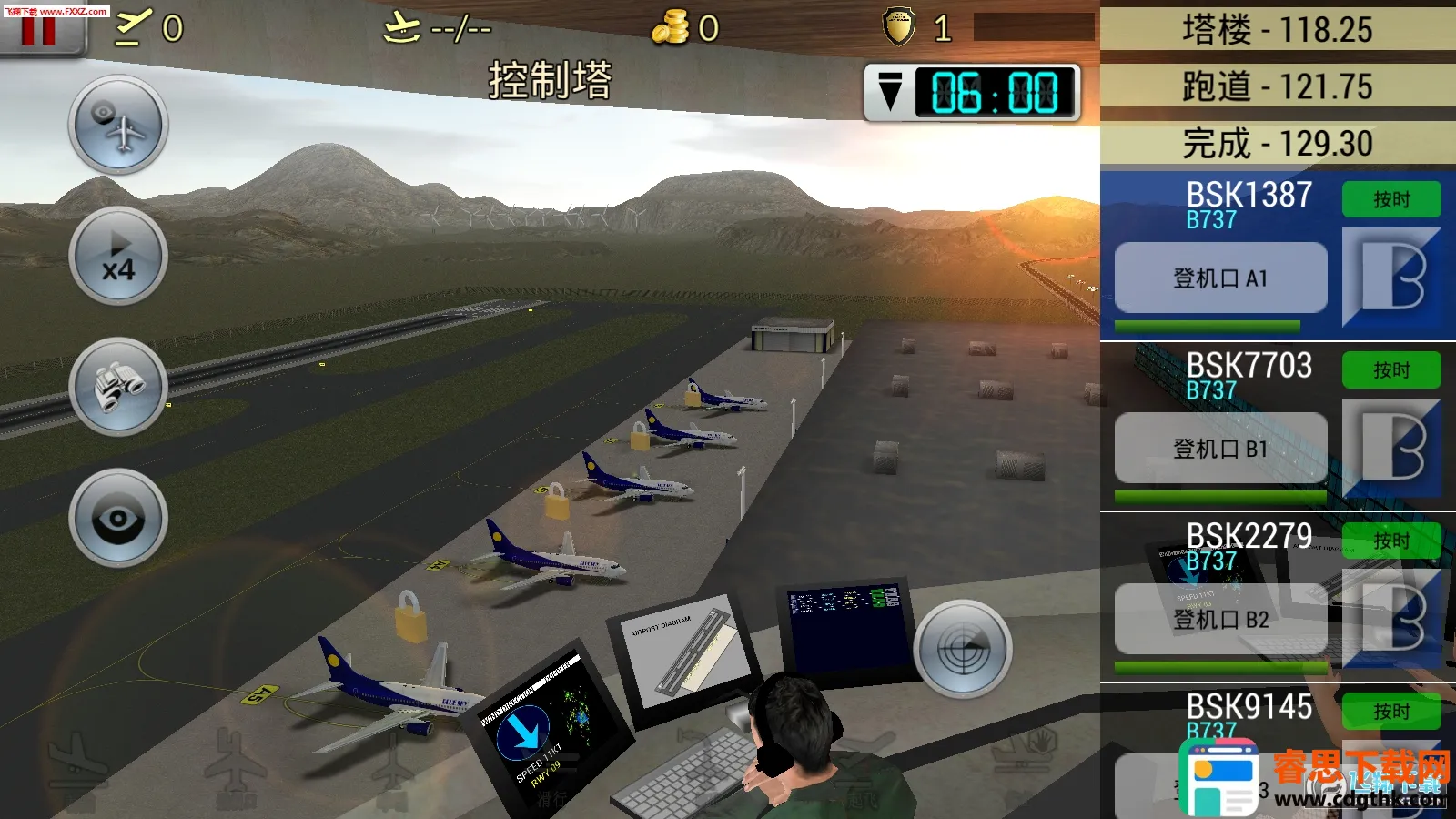Toggle the x4 game speed button
The width and height of the screenshot is (1456, 819).
[x=117, y=257]
